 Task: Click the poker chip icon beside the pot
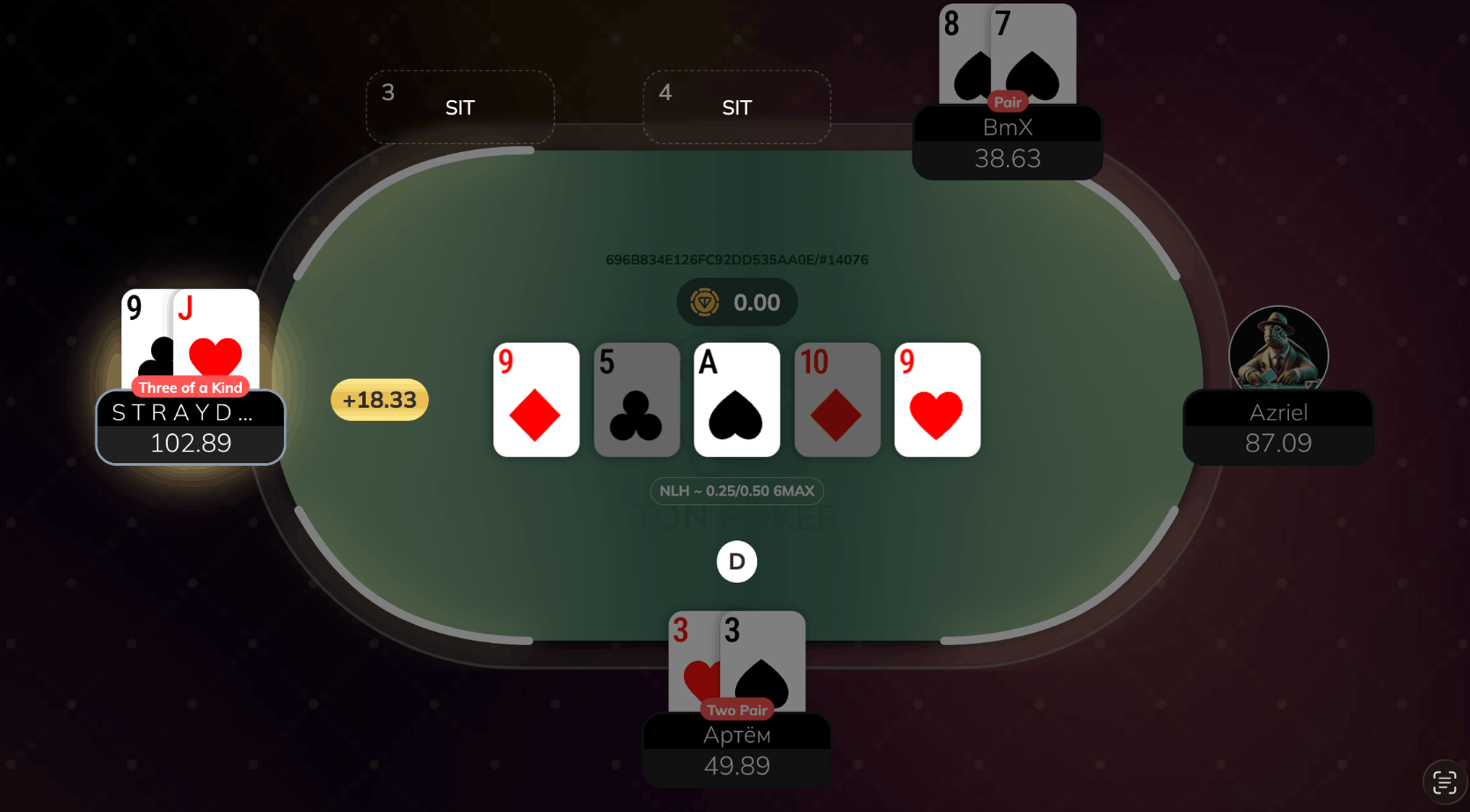coord(703,301)
